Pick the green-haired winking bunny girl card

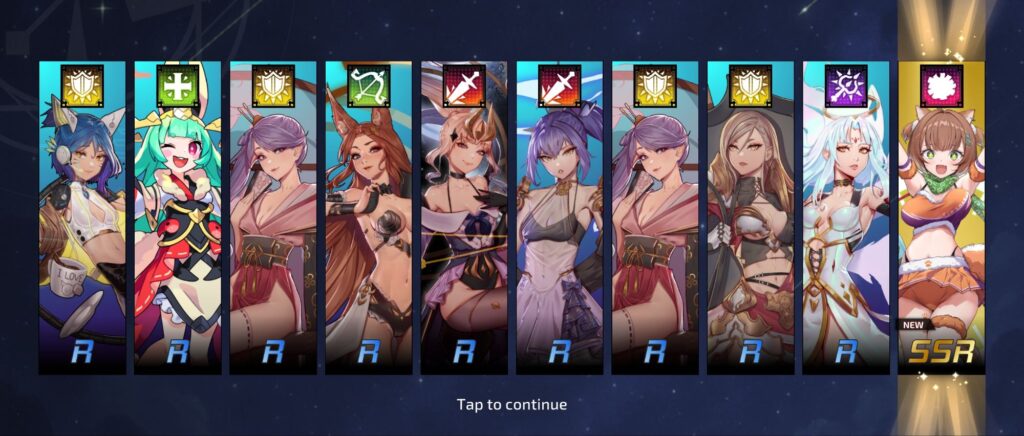coord(178,220)
